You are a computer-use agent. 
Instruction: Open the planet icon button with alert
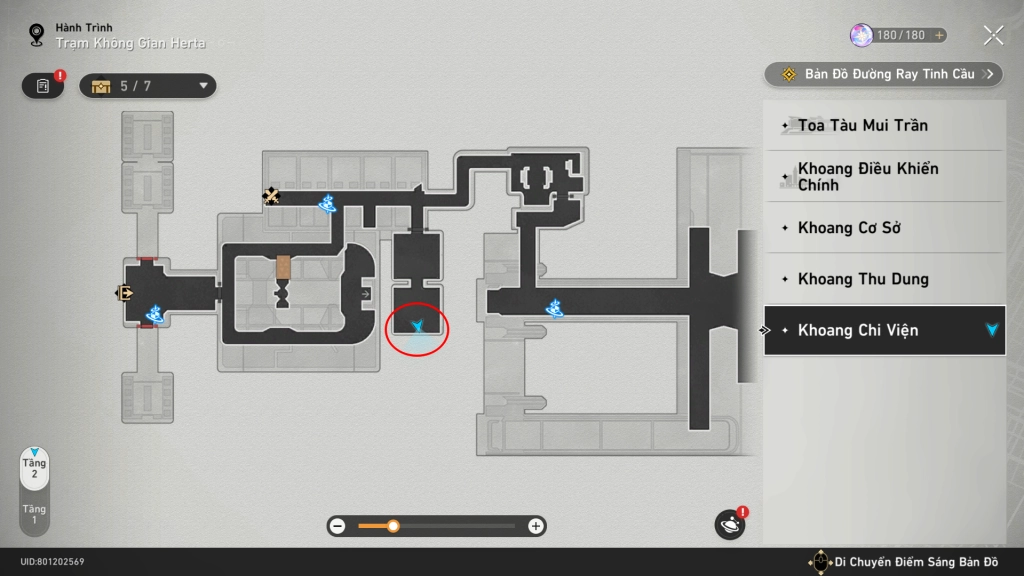pyautogui.click(x=730, y=525)
